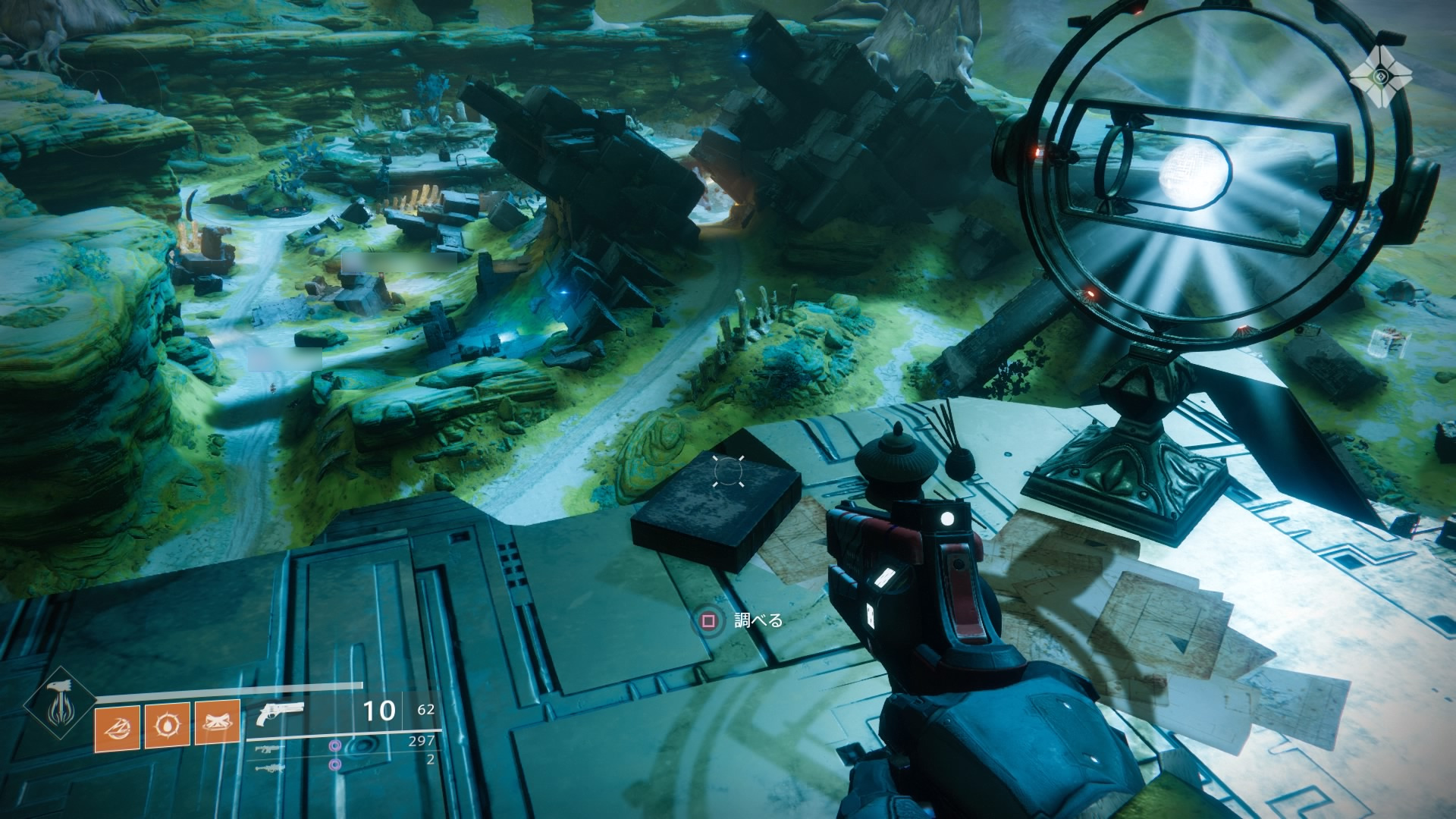The width and height of the screenshot is (1456, 819).
Task: Select the super ability diamond emblem
Action: click(59, 703)
